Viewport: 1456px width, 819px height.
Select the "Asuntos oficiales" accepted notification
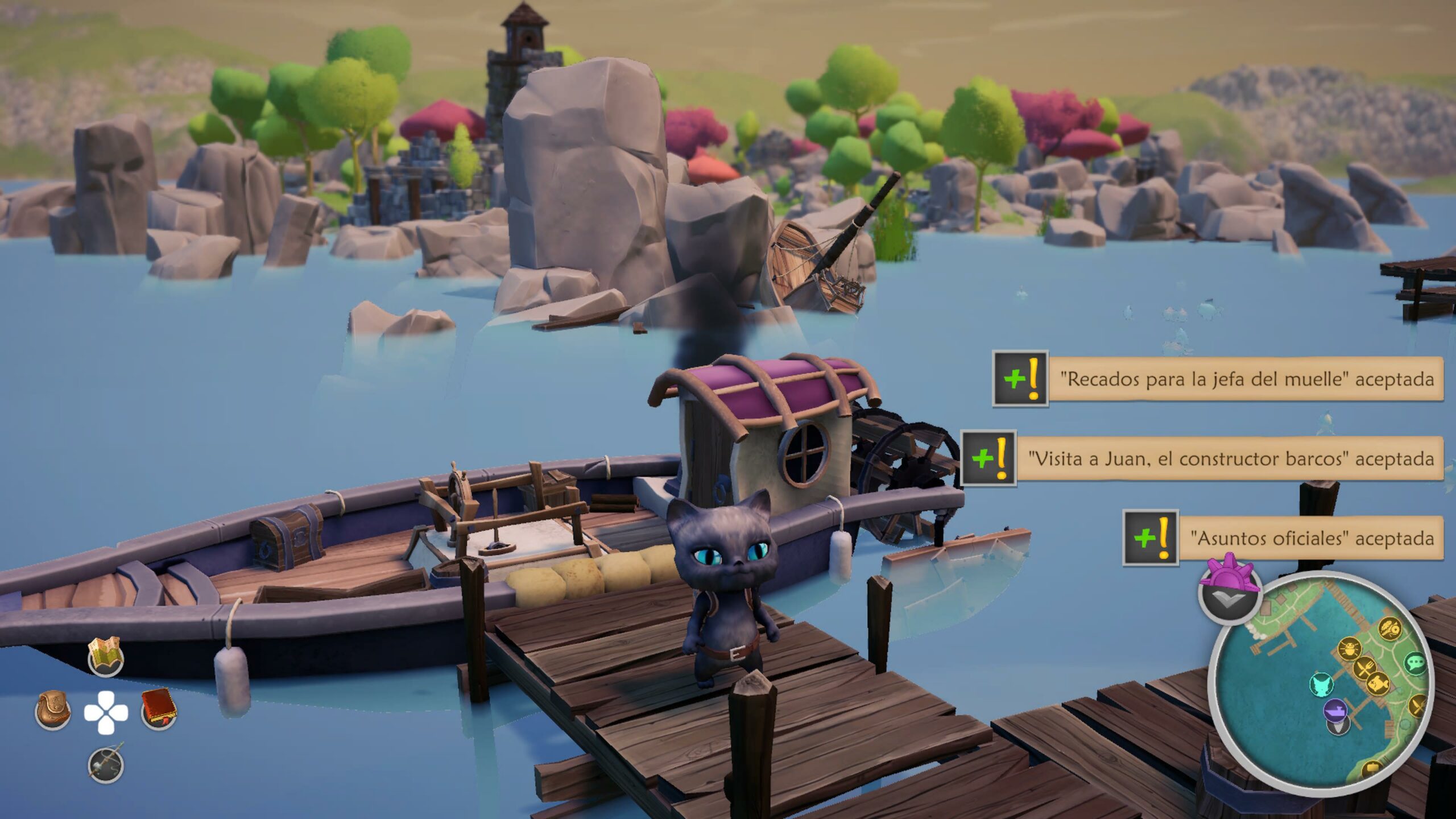(1311, 538)
